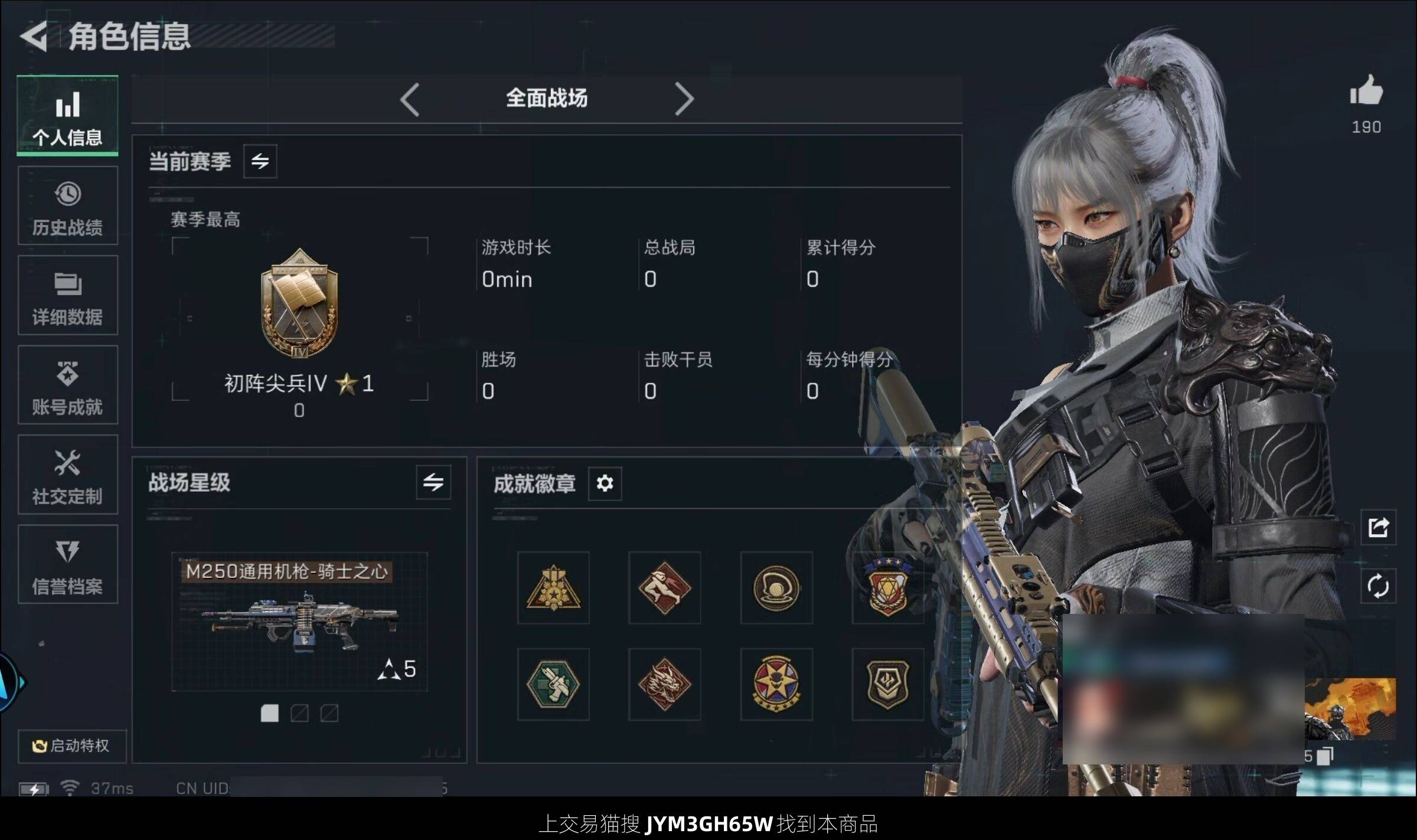Give a thumbs-up like to this profile
1417x840 pixels.
[1366, 91]
